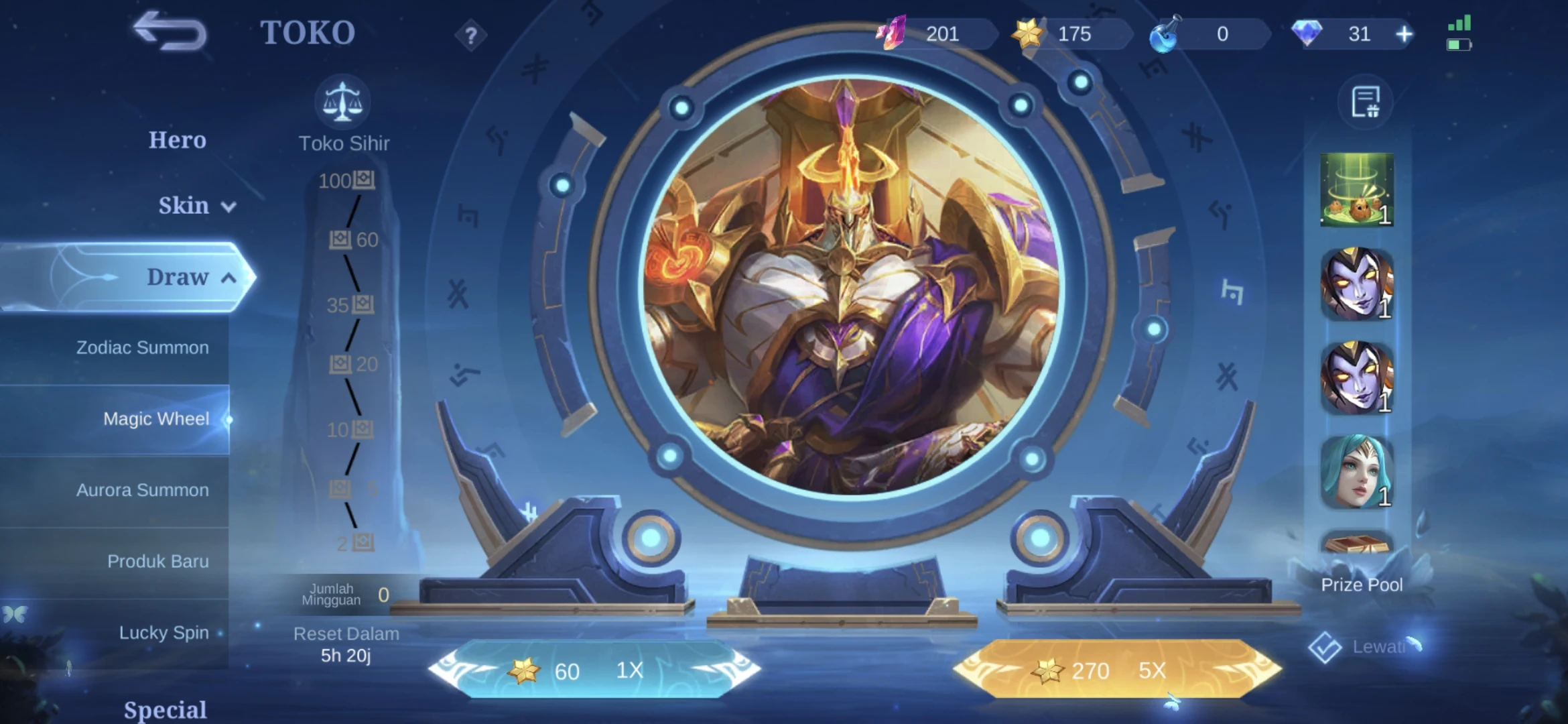Tap the plus icon to buy diamonds
The image size is (1568, 724).
(x=1404, y=32)
